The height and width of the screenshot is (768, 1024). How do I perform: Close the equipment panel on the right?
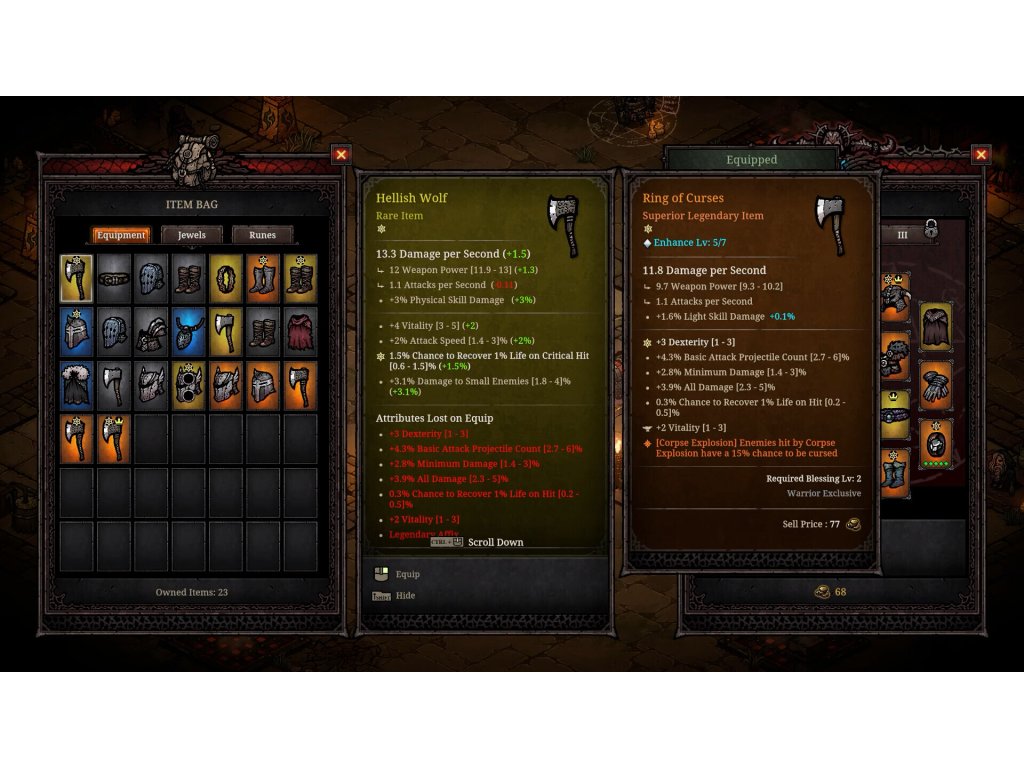click(x=980, y=155)
